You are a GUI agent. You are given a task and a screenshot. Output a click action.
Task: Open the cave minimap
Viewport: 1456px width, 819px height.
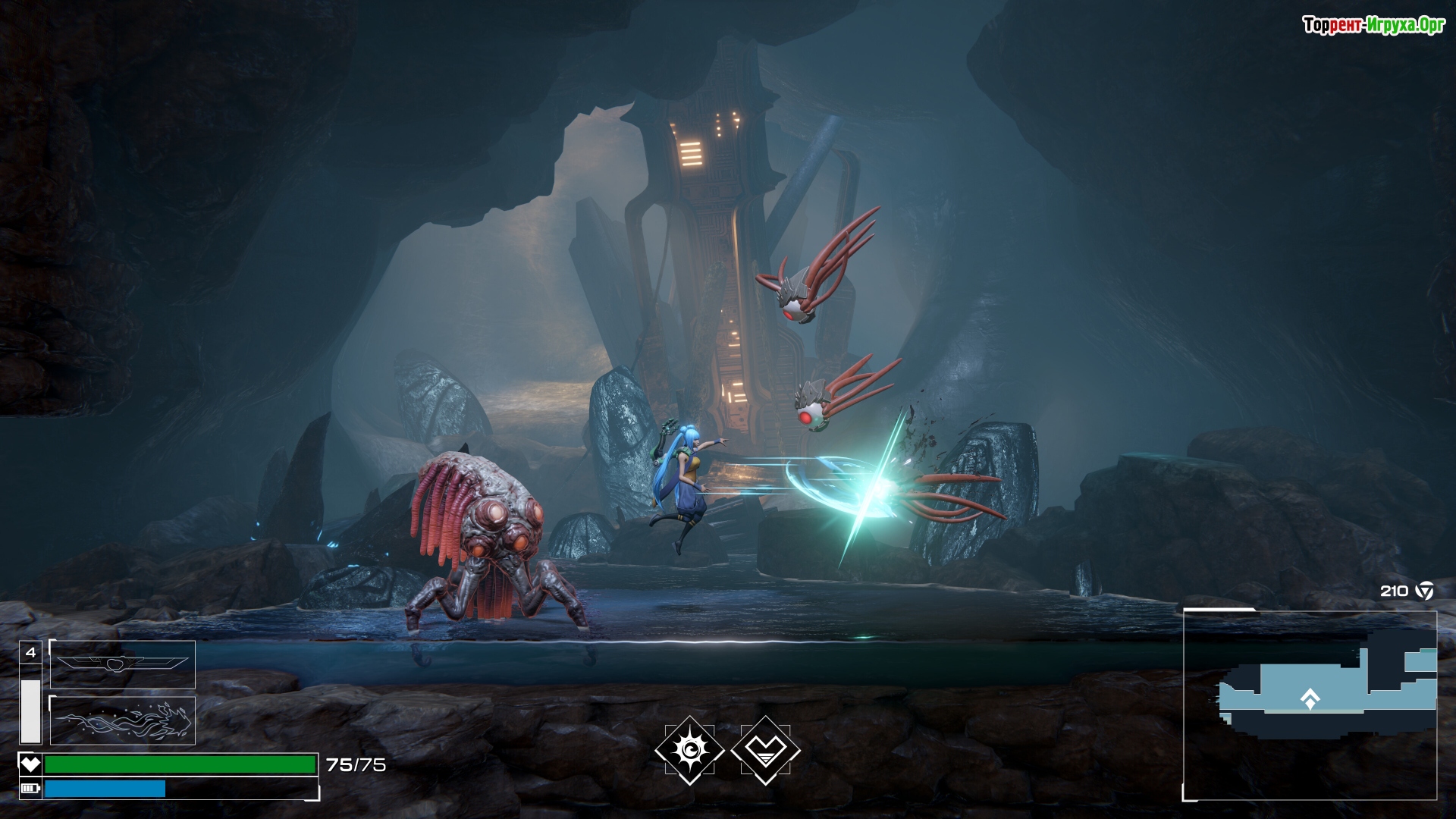pyautogui.click(x=1310, y=704)
